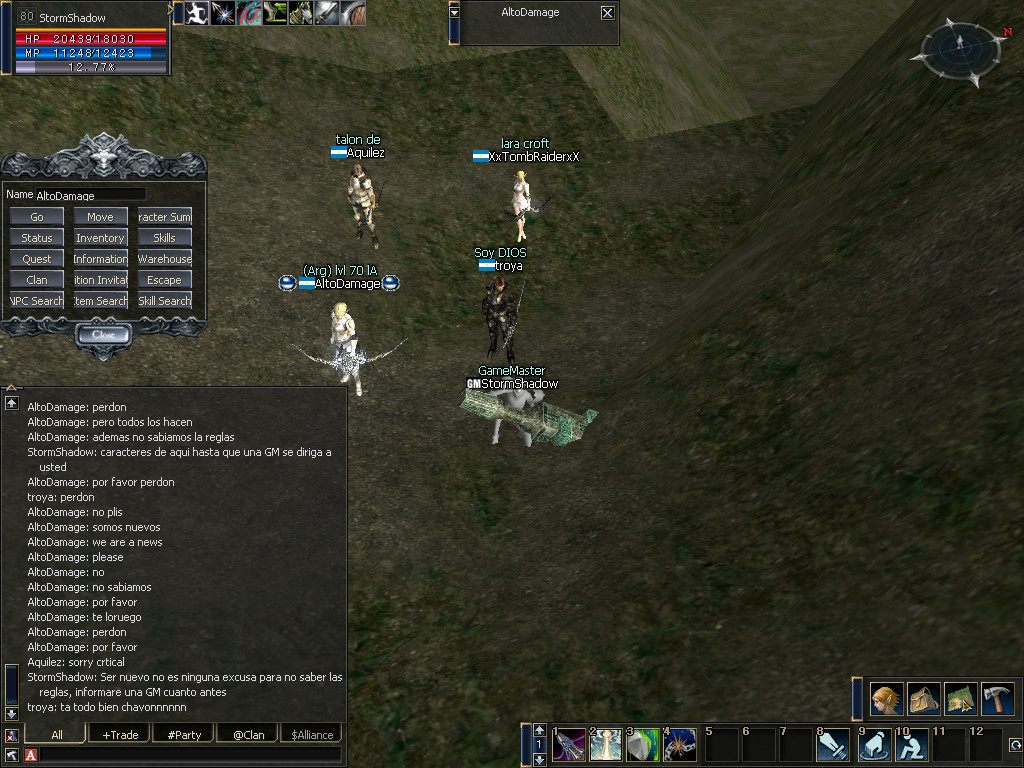Image resolution: width=1024 pixels, height=768 pixels.
Task: Open the target's Inventory
Action: [x=100, y=238]
